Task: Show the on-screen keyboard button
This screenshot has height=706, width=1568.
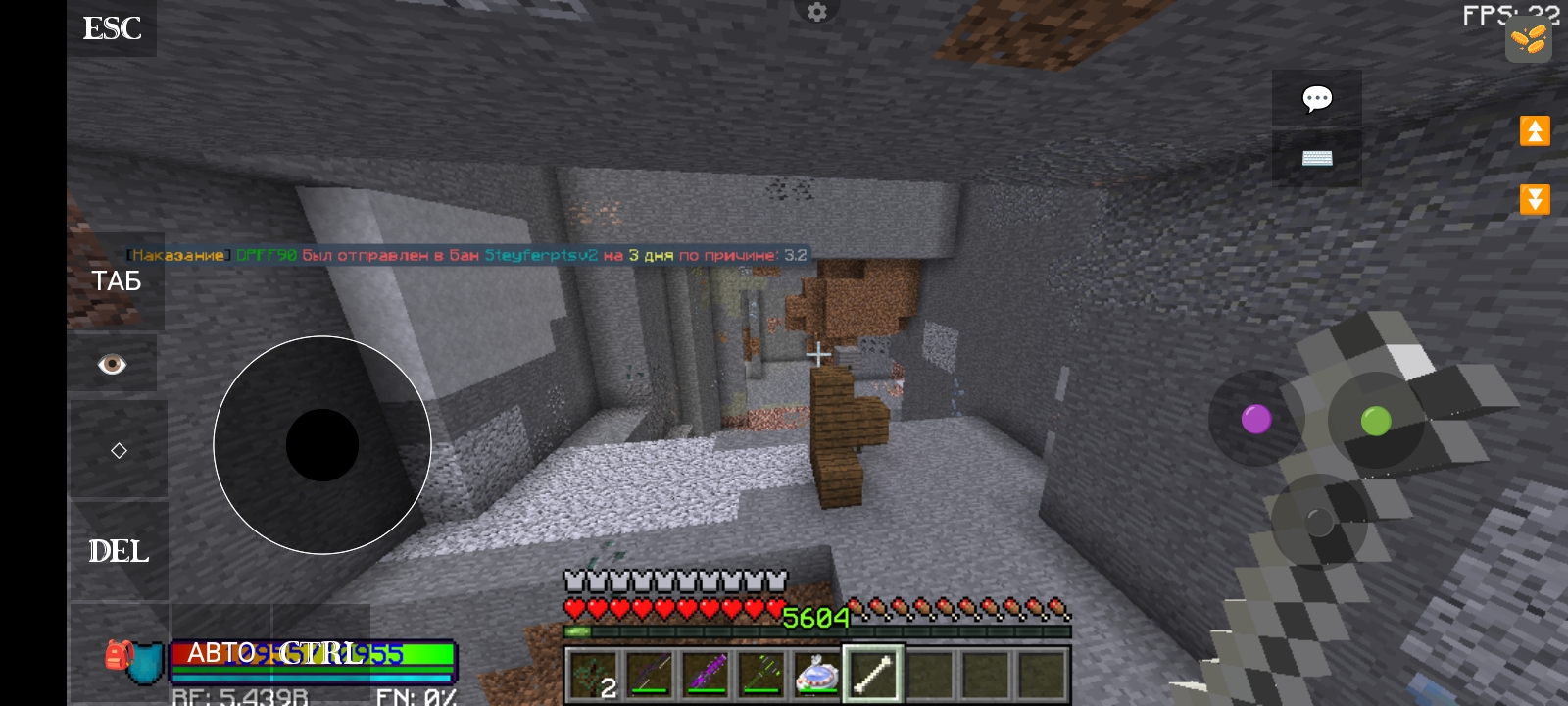Action: (x=1316, y=158)
